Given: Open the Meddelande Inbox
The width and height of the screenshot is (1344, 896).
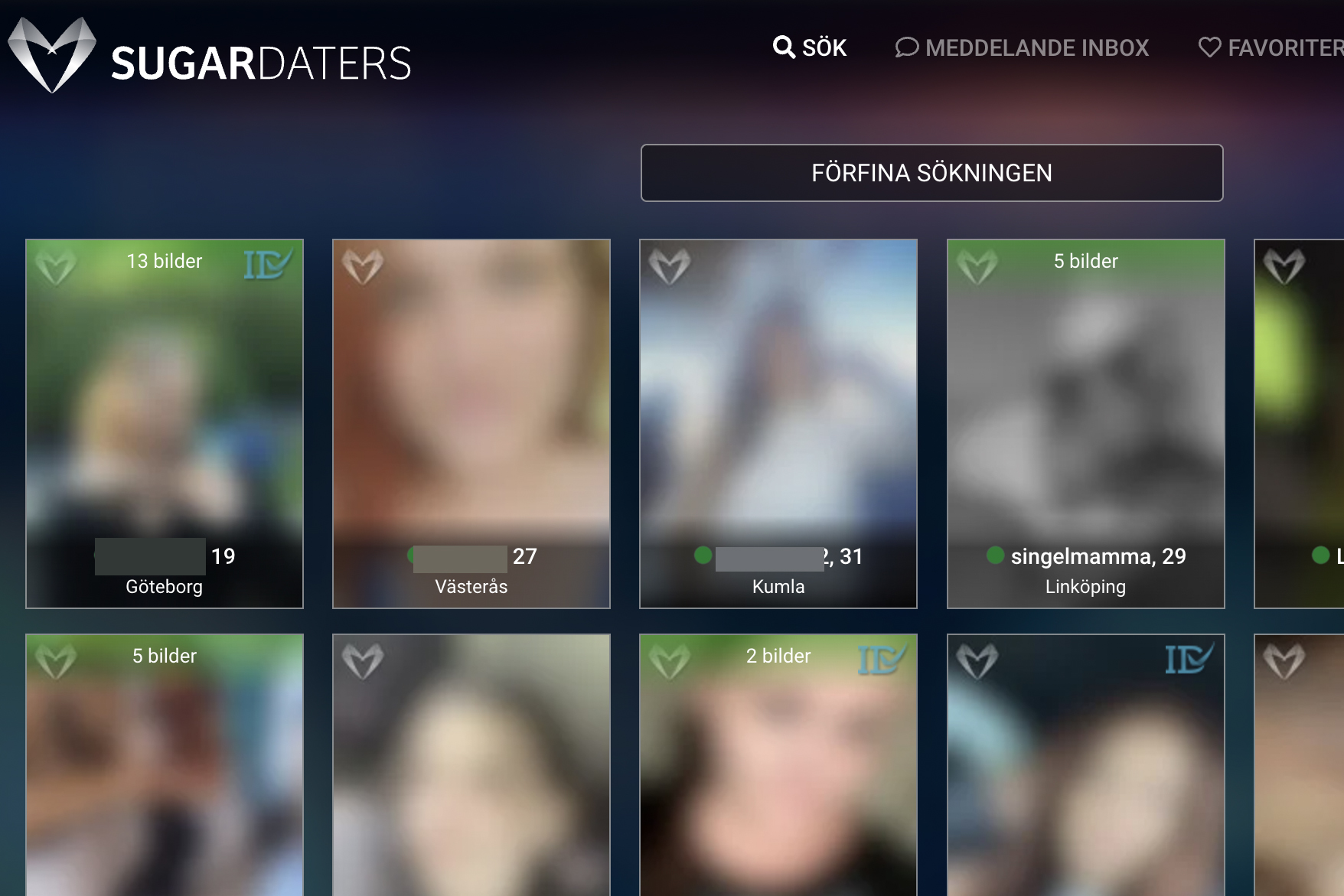Looking at the screenshot, I should coord(1022,47).
